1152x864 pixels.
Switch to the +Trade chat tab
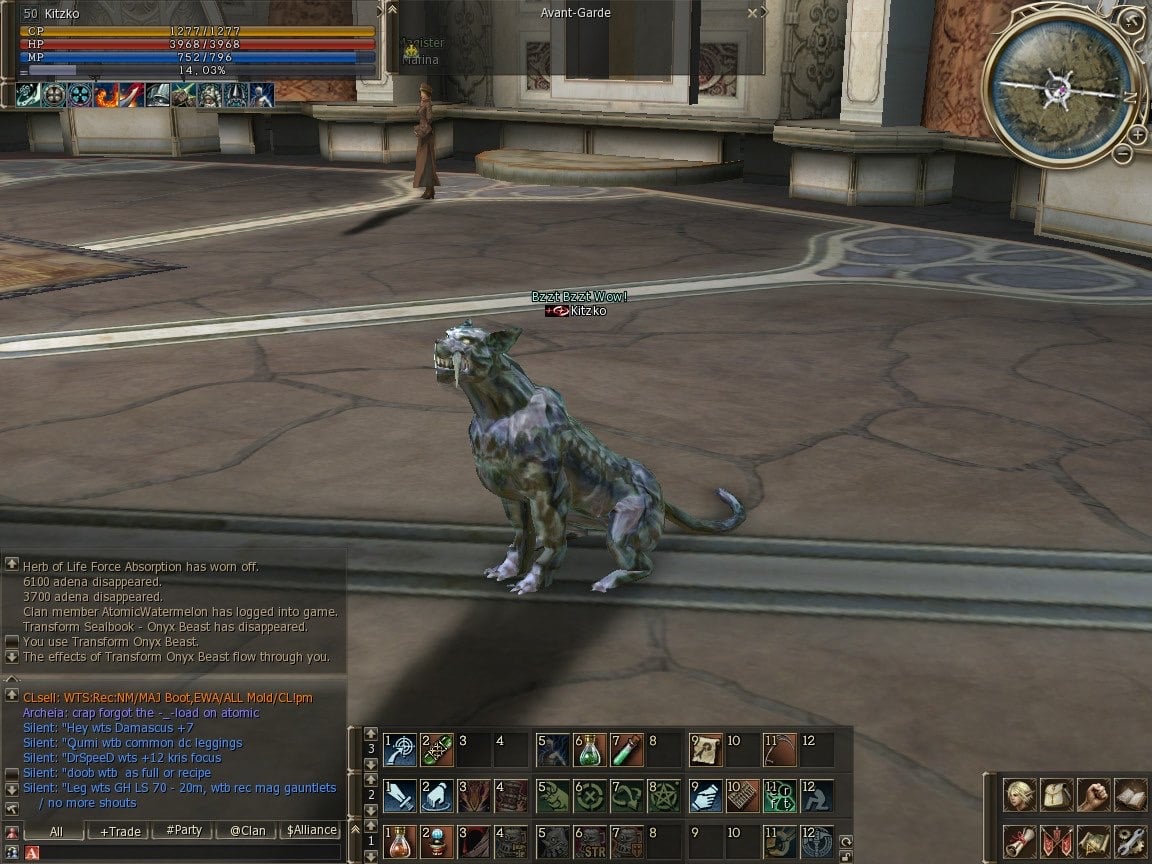click(x=120, y=831)
